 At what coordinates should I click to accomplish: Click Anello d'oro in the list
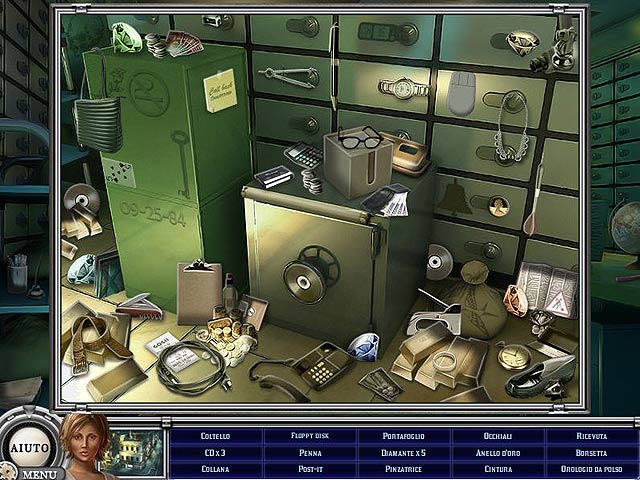pyautogui.click(x=498, y=452)
